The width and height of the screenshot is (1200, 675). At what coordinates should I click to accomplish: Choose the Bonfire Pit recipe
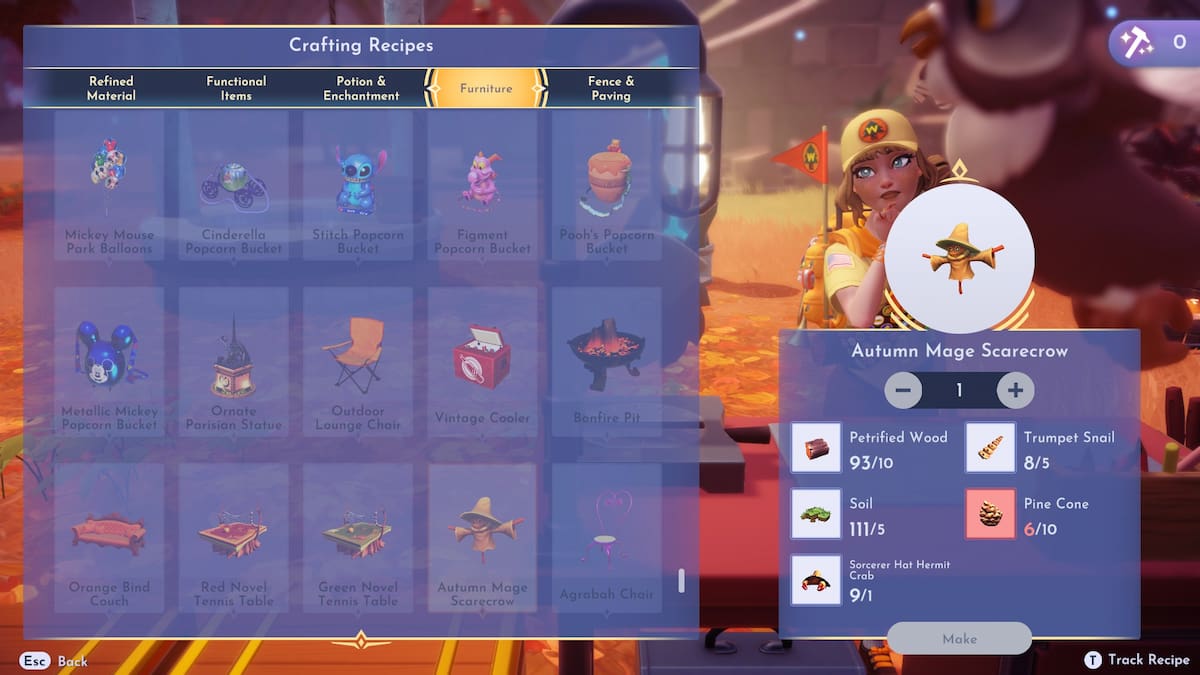coord(607,361)
